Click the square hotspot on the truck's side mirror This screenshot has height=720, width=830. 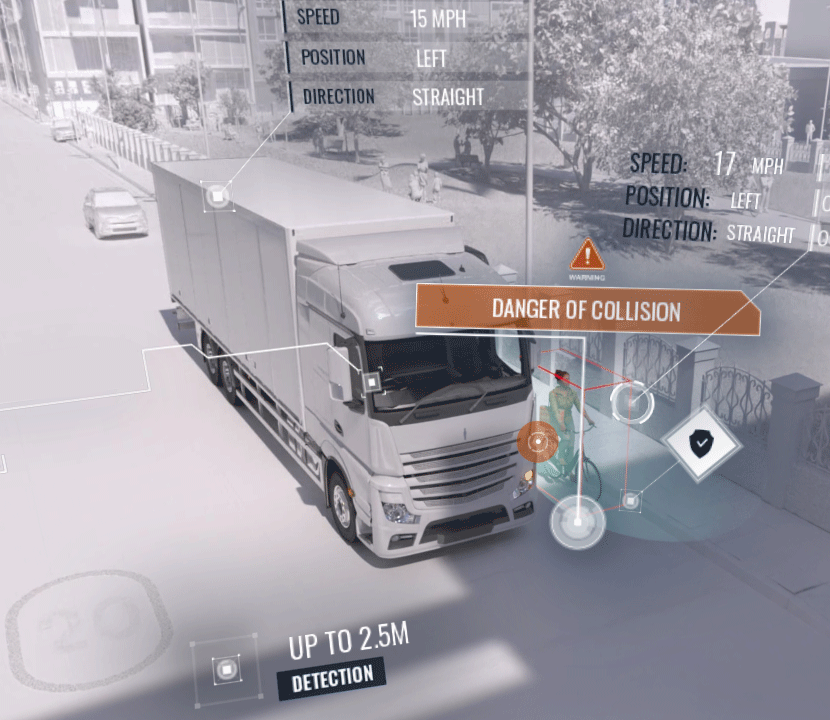371,381
